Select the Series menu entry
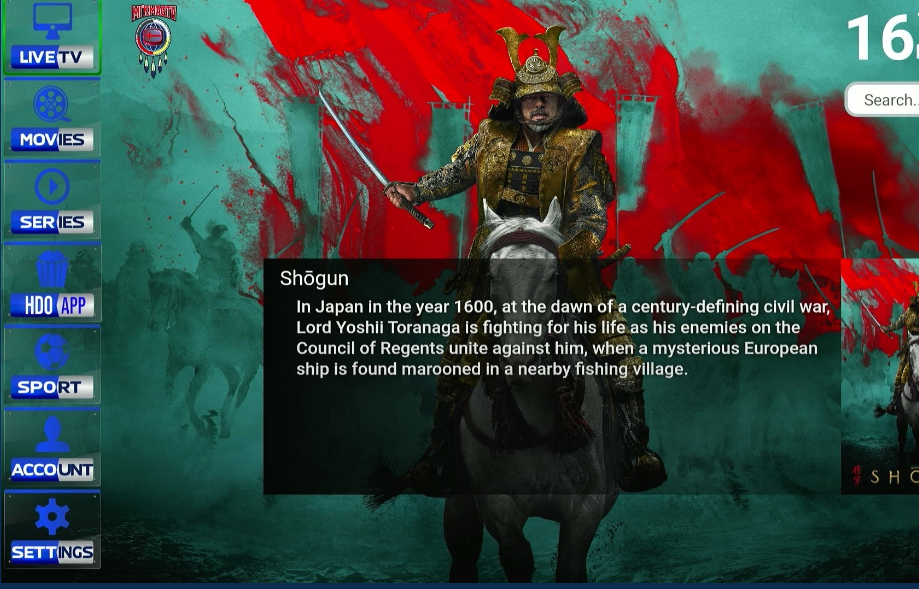 click(52, 201)
